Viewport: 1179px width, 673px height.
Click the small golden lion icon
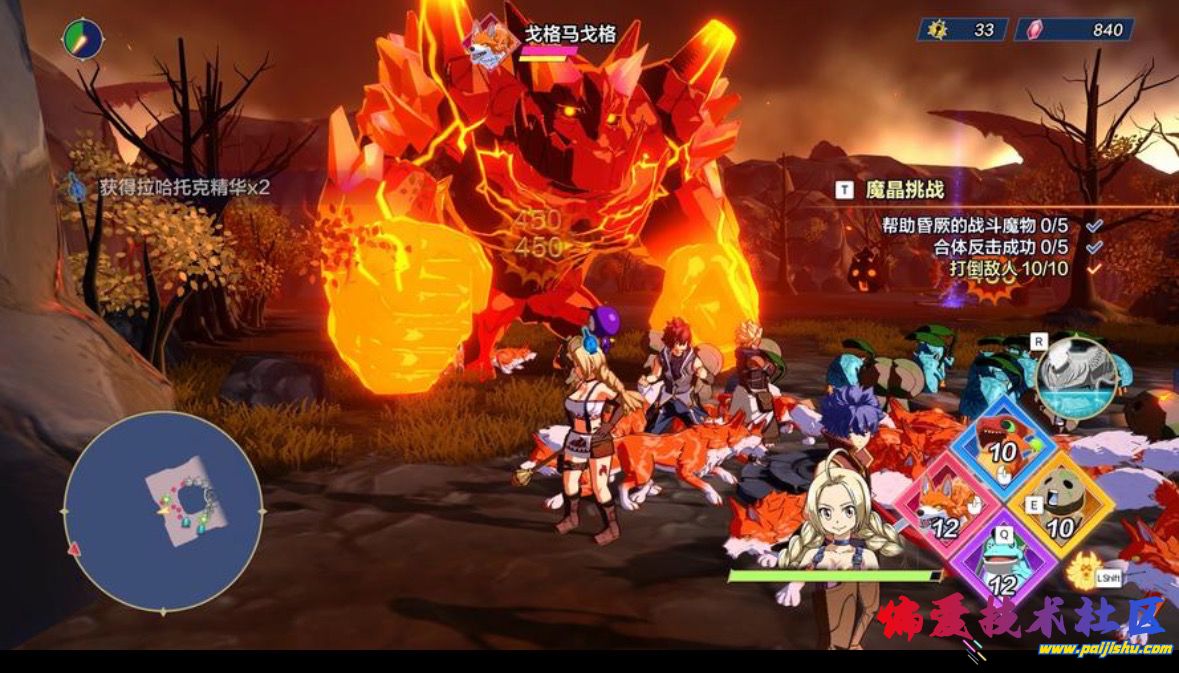click(x=1081, y=572)
